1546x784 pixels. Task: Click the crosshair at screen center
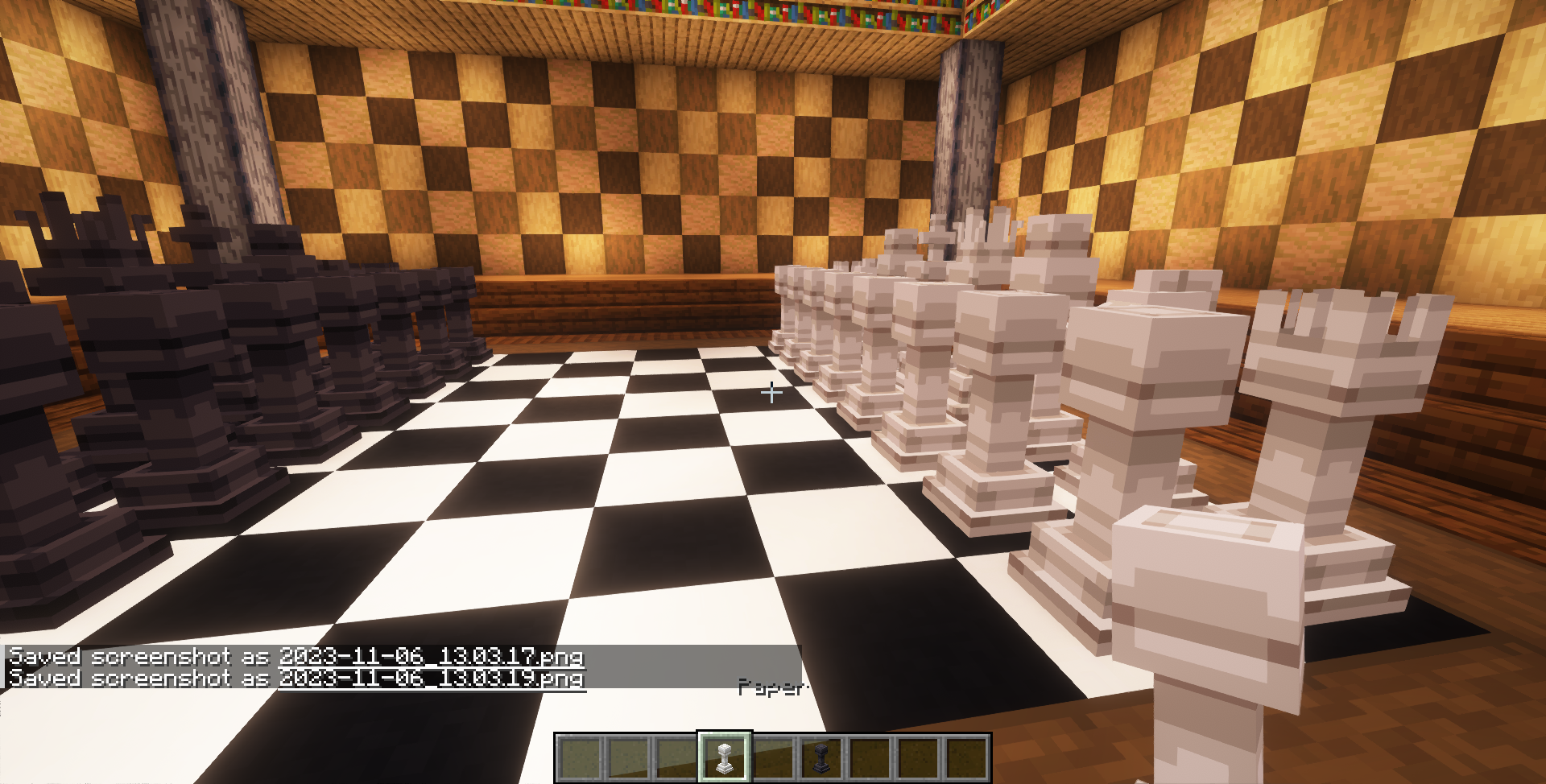point(772,392)
